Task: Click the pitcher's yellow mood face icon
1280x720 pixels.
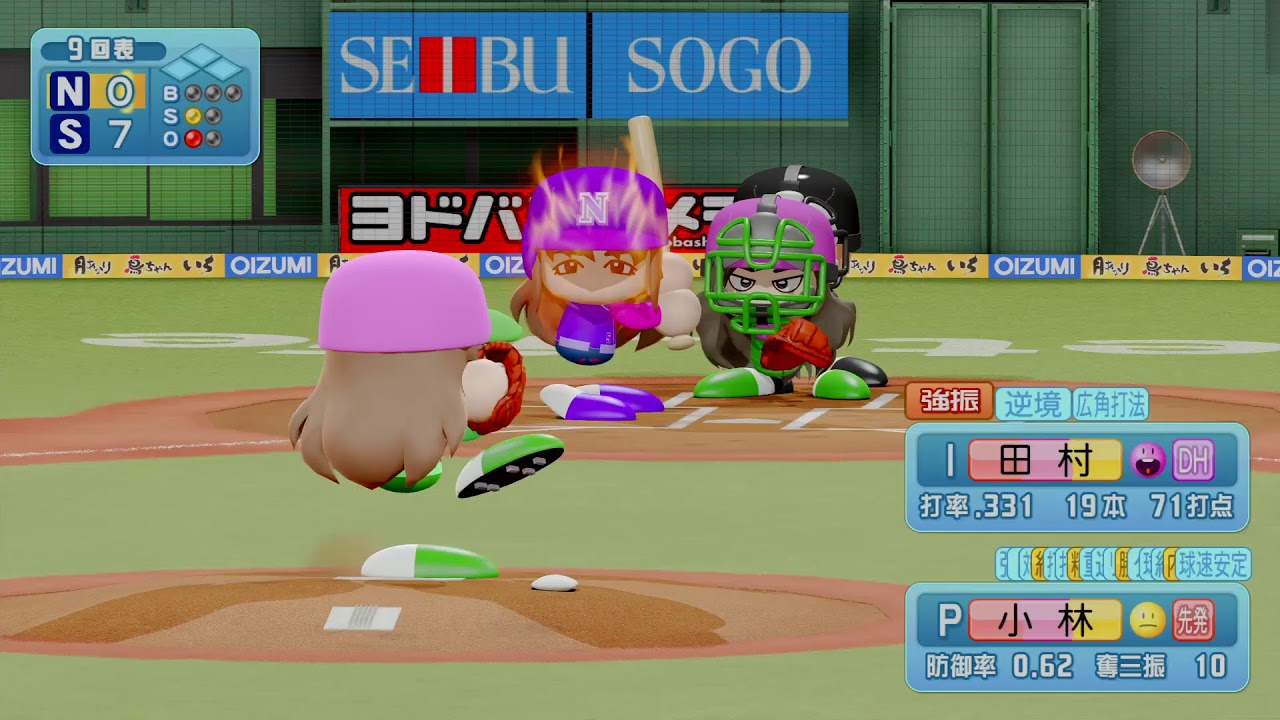Action: click(x=1147, y=621)
